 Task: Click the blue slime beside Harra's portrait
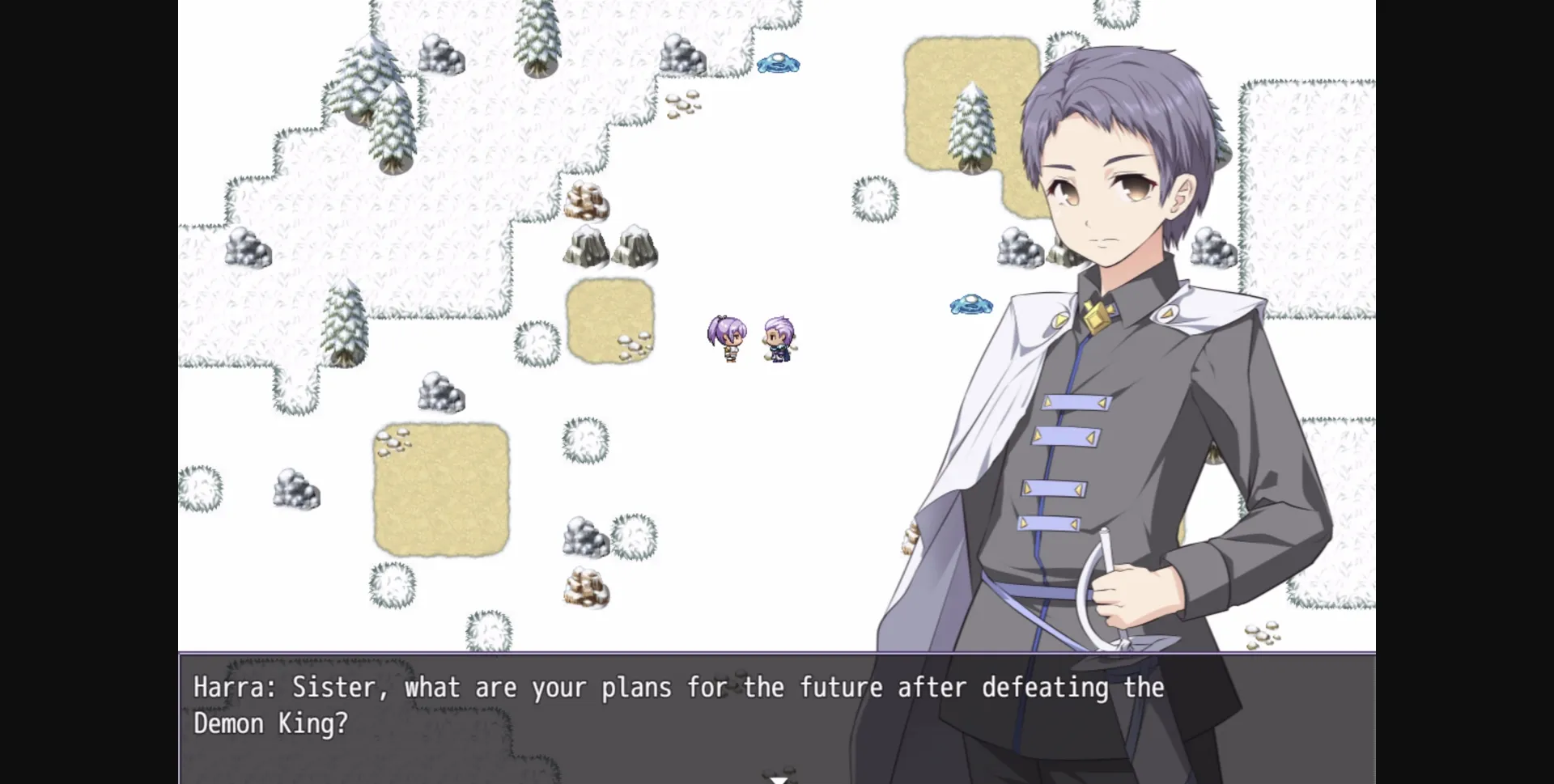tap(970, 304)
